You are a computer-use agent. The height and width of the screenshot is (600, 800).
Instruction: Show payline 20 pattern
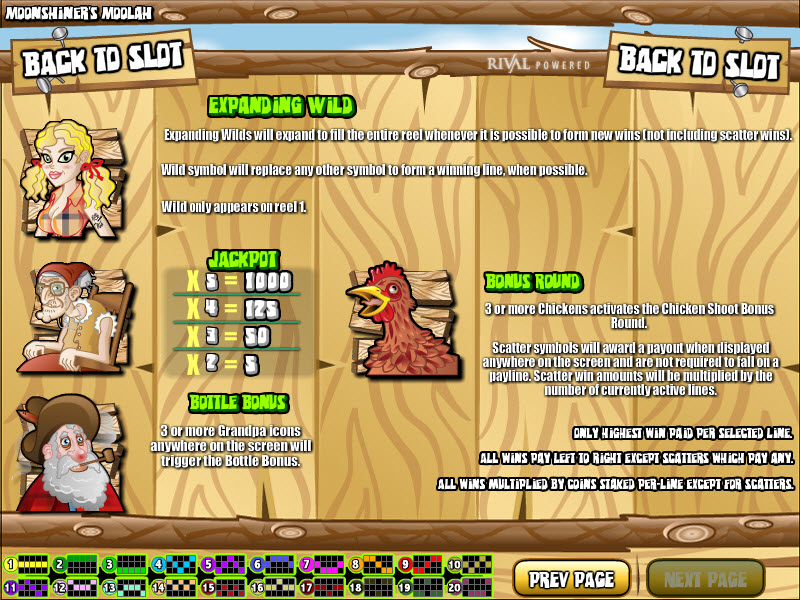(469, 587)
